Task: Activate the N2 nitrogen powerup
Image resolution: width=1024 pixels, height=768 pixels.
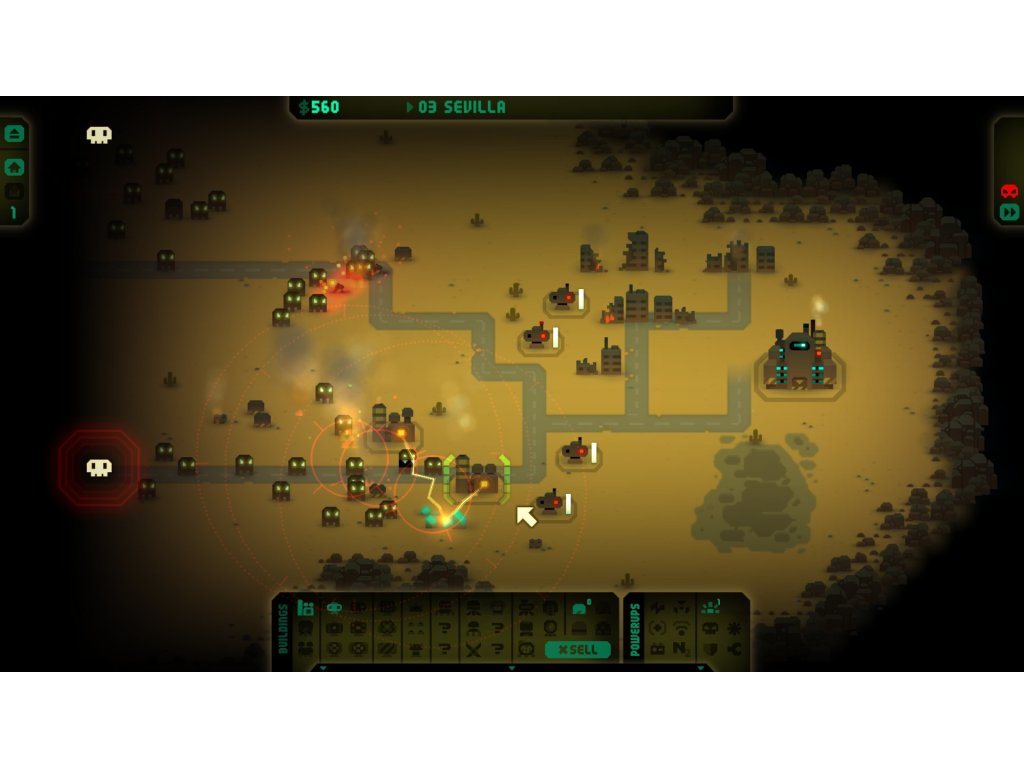Action: (683, 649)
